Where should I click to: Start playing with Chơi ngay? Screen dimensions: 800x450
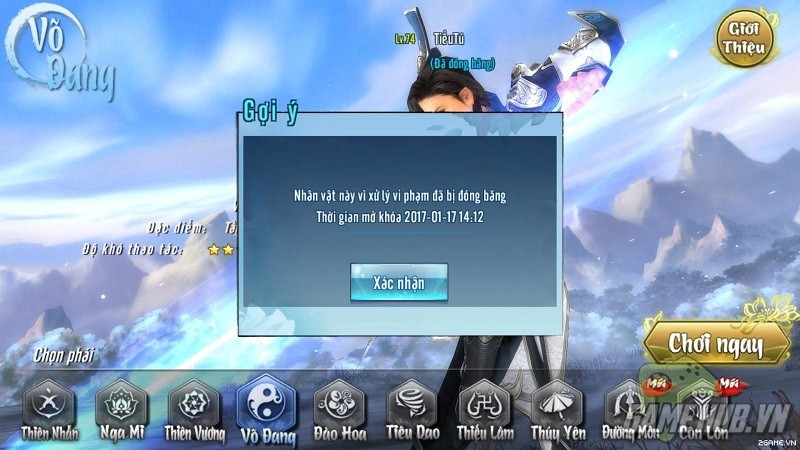point(716,345)
